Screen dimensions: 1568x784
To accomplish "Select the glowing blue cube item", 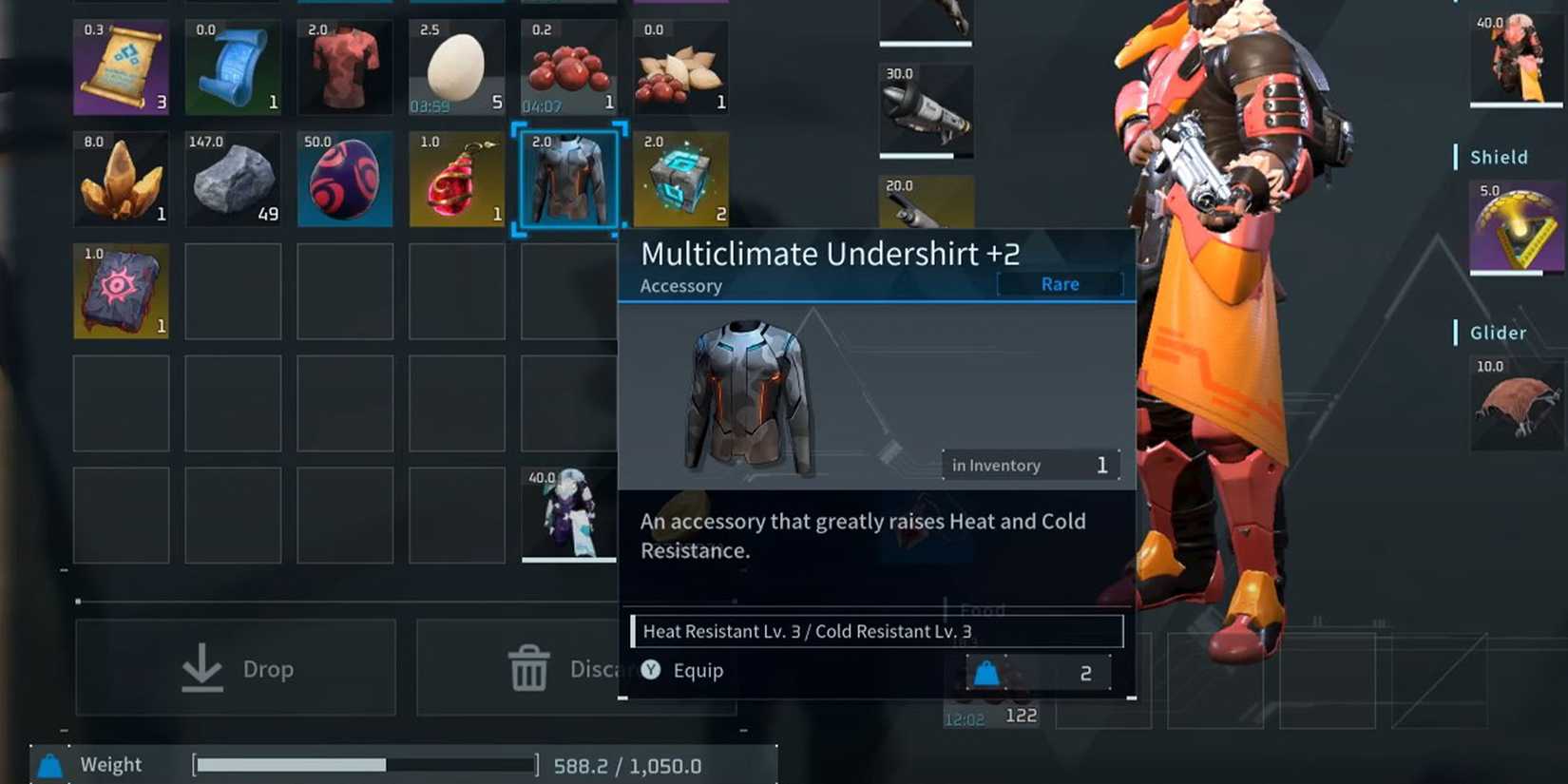I will [x=680, y=179].
